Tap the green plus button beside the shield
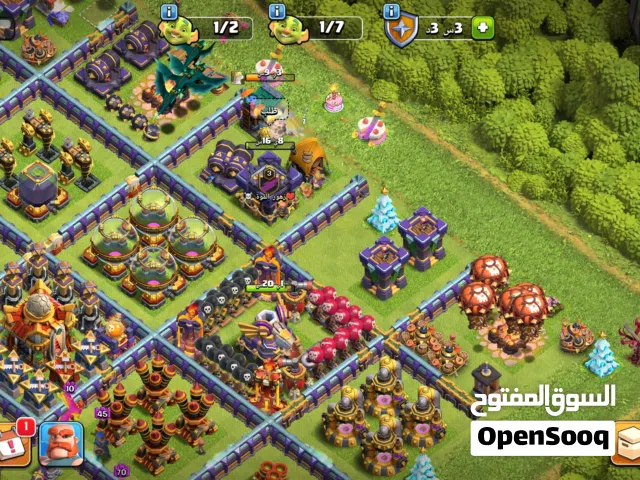Viewport: 640px width, 480px height. (484, 28)
